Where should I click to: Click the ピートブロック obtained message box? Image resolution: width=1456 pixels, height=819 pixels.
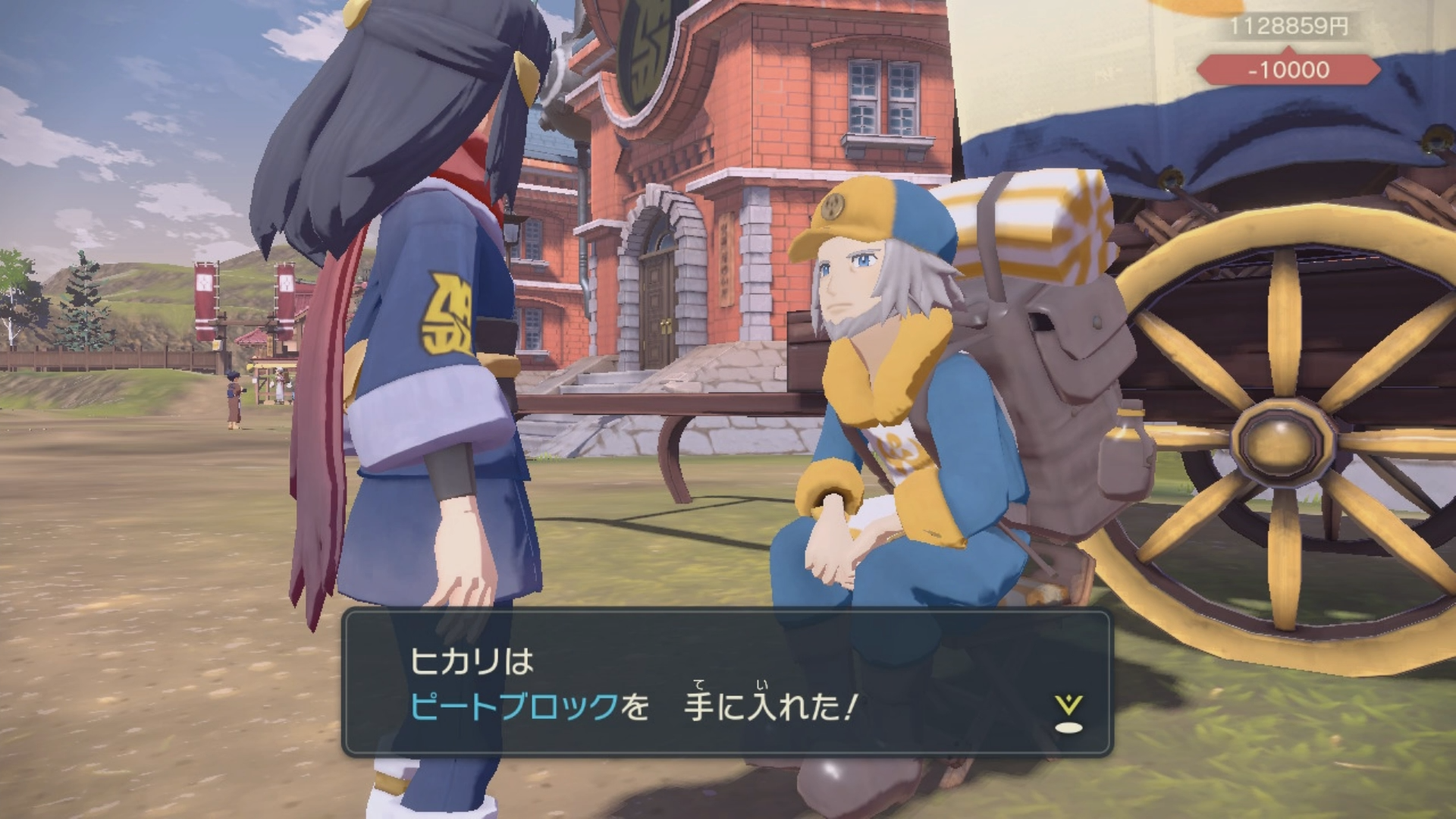tap(726, 683)
